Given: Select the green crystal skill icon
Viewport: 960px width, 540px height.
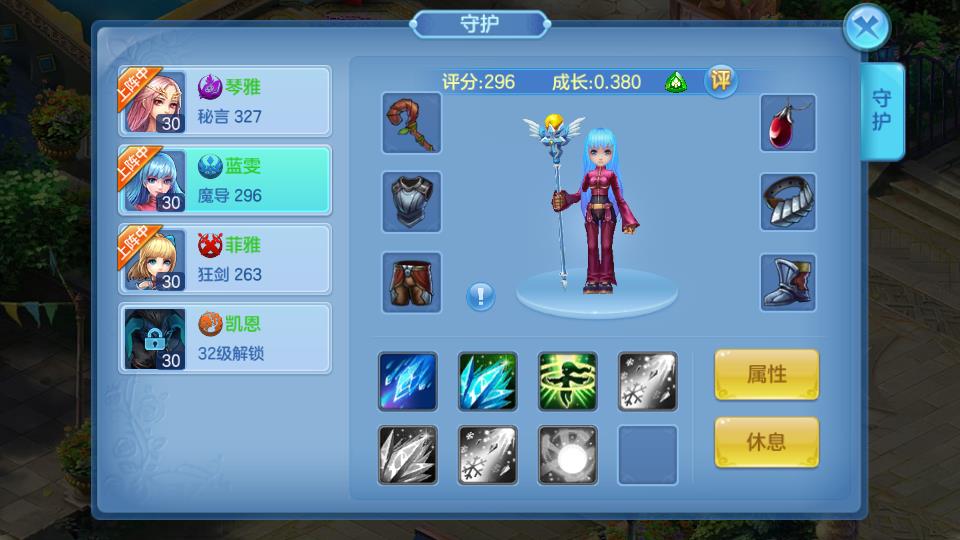Looking at the screenshot, I should (487, 381).
